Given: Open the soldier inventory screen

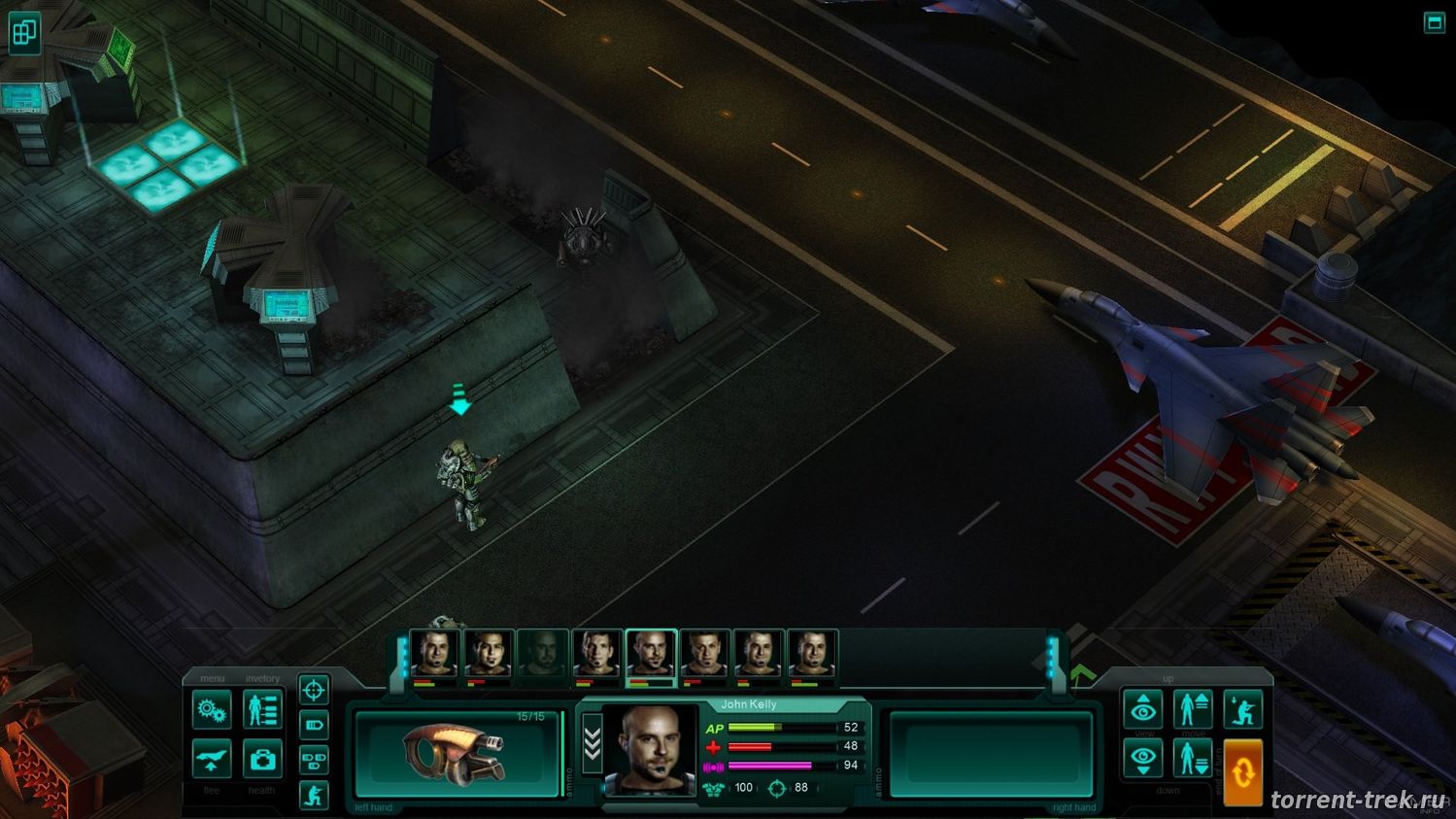Looking at the screenshot, I should (x=262, y=709).
